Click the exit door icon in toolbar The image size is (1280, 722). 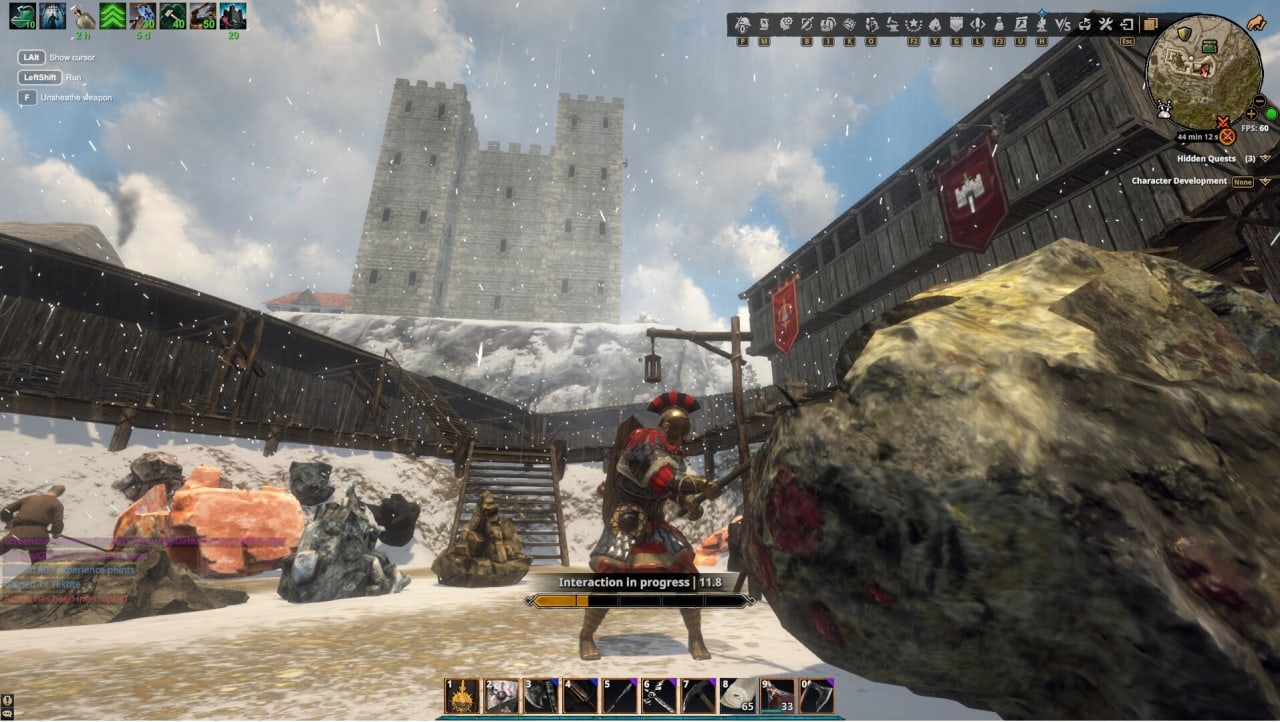tap(1127, 24)
